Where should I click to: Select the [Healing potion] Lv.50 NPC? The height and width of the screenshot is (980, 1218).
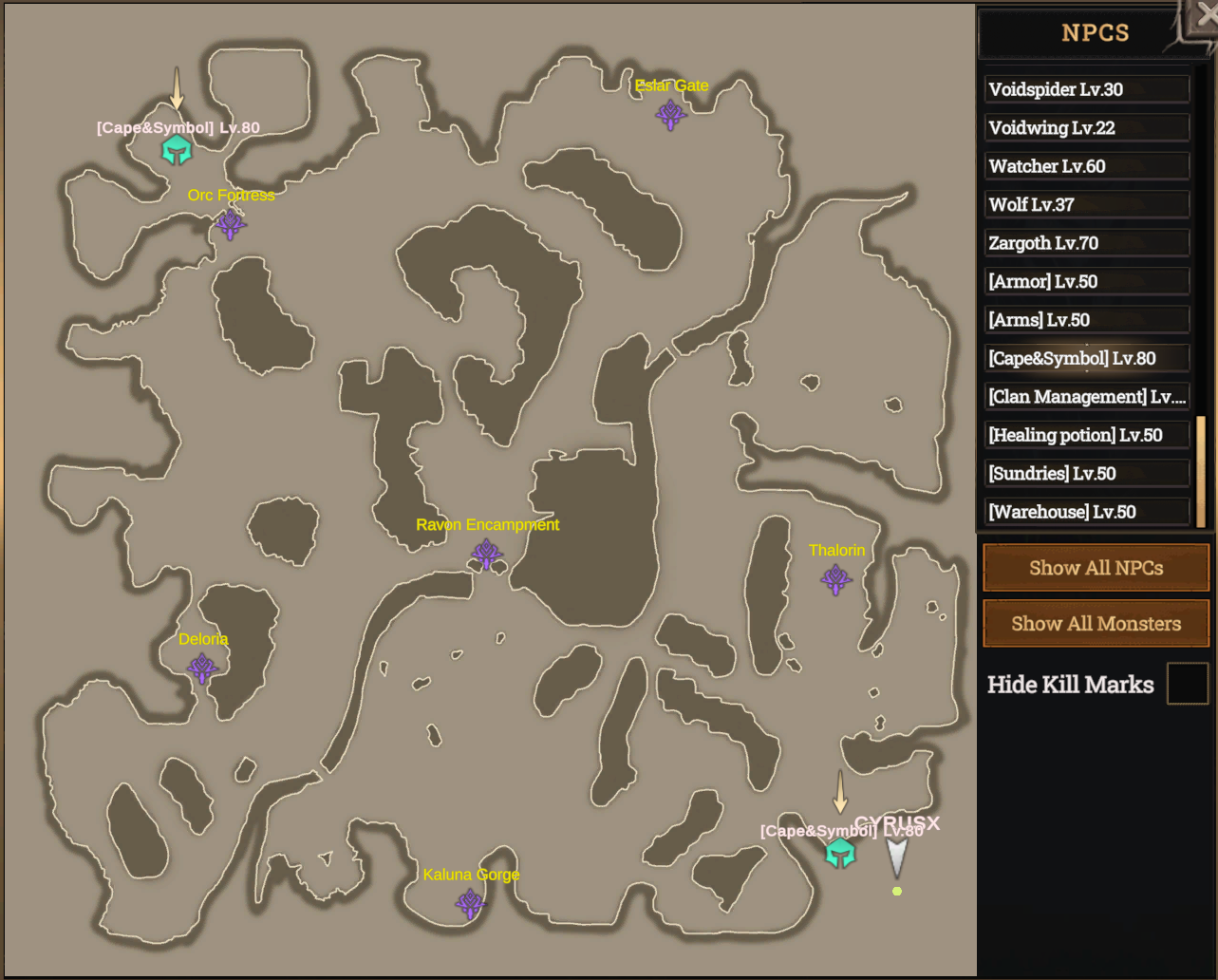pos(1086,434)
